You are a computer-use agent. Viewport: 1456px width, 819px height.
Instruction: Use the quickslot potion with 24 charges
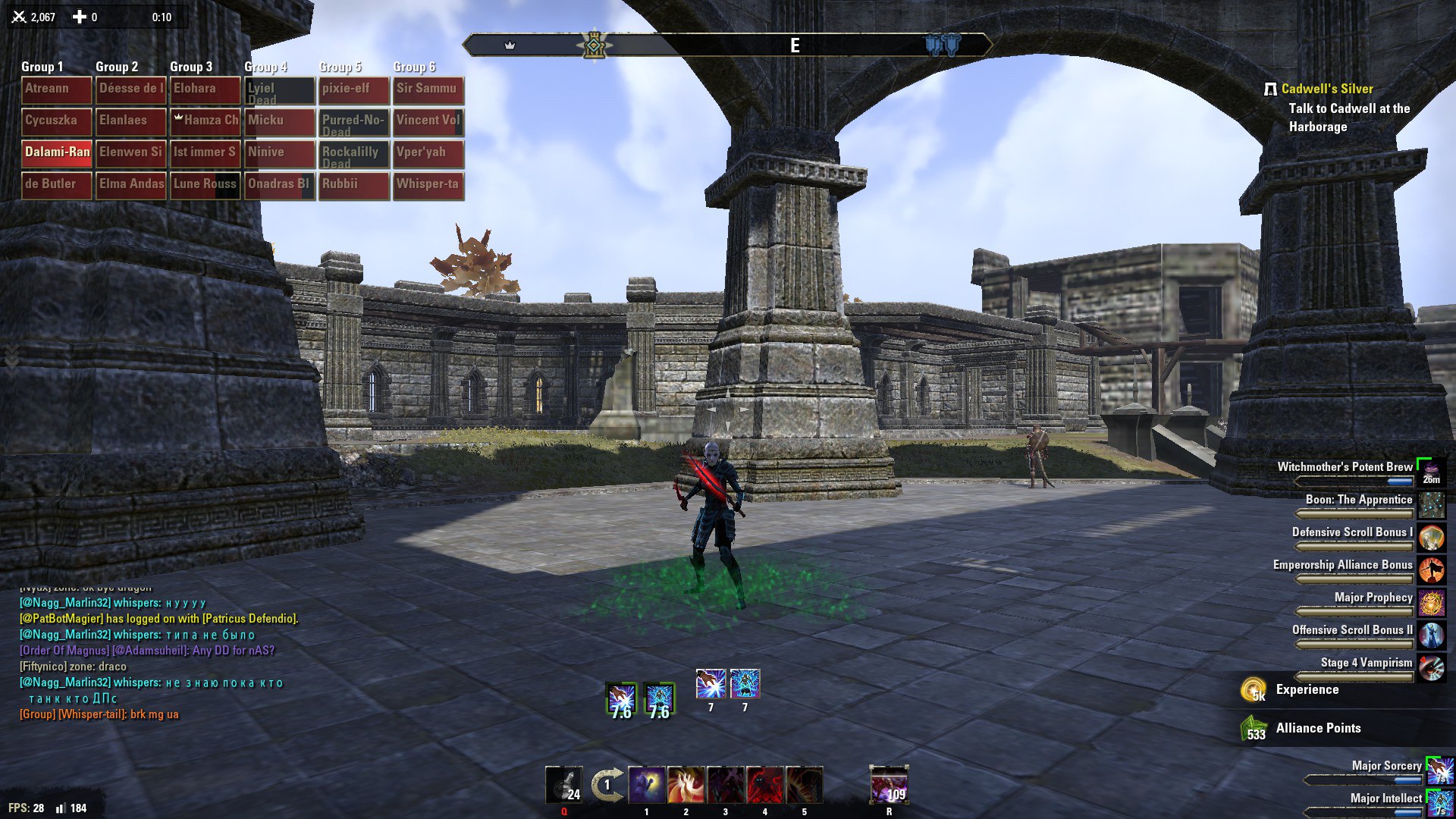tap(564, 786)
